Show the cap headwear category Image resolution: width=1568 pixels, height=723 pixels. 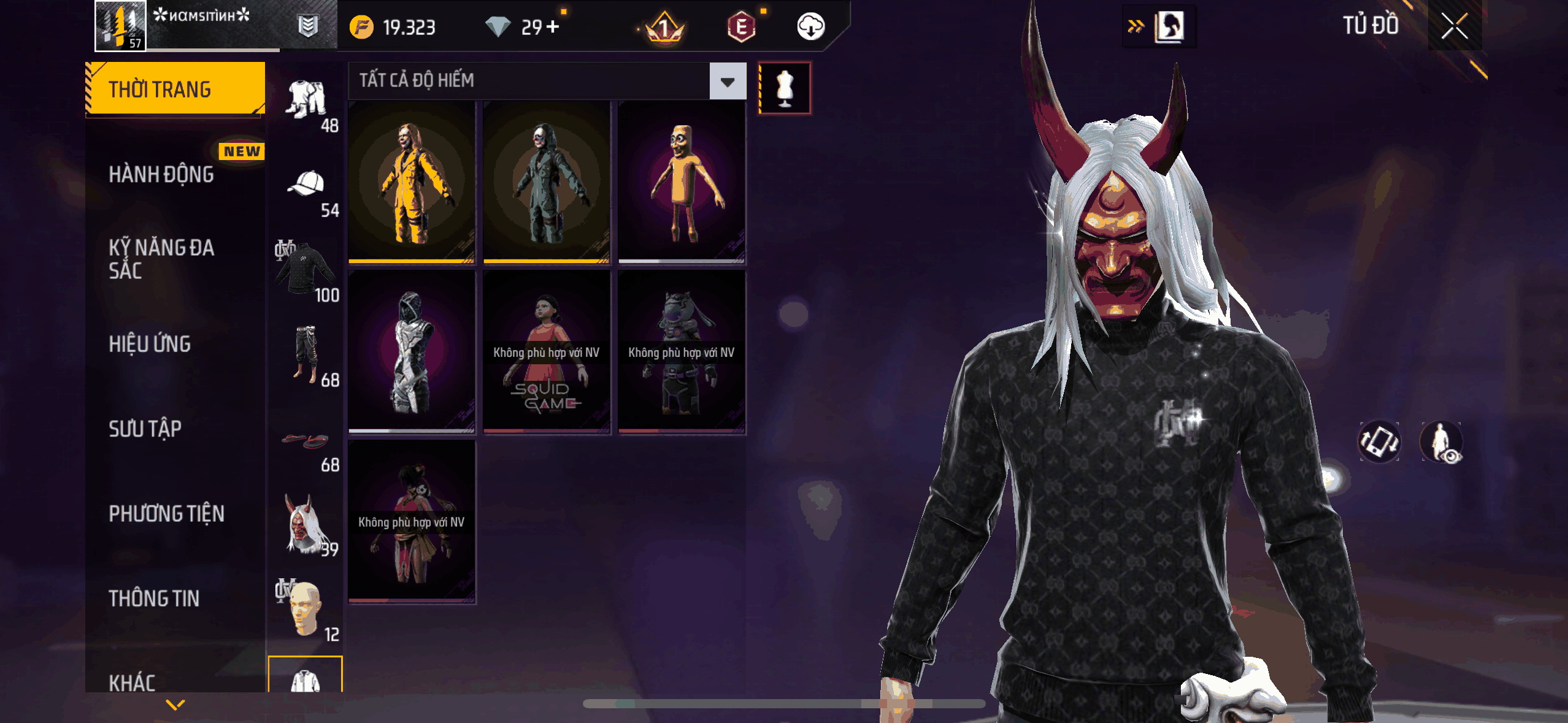click(306, 185)
